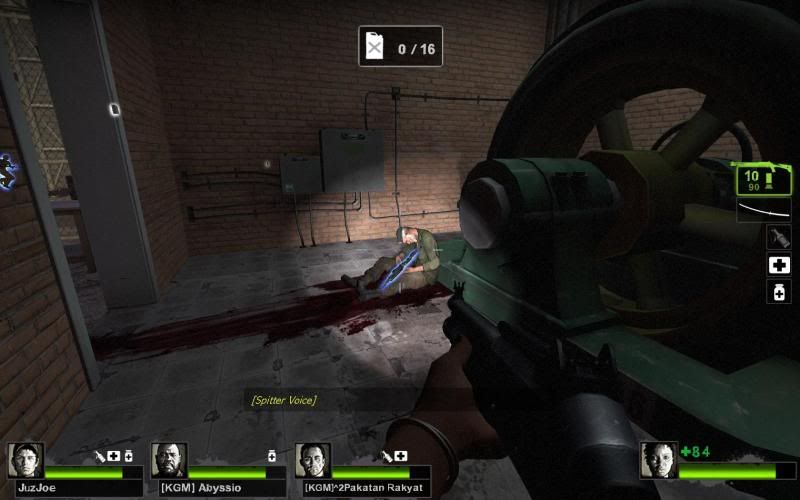Image resolution: width=800 pixels, height=500 pixels.
Task: Click your own survivor portrait
Action: [x=659, y=460]
